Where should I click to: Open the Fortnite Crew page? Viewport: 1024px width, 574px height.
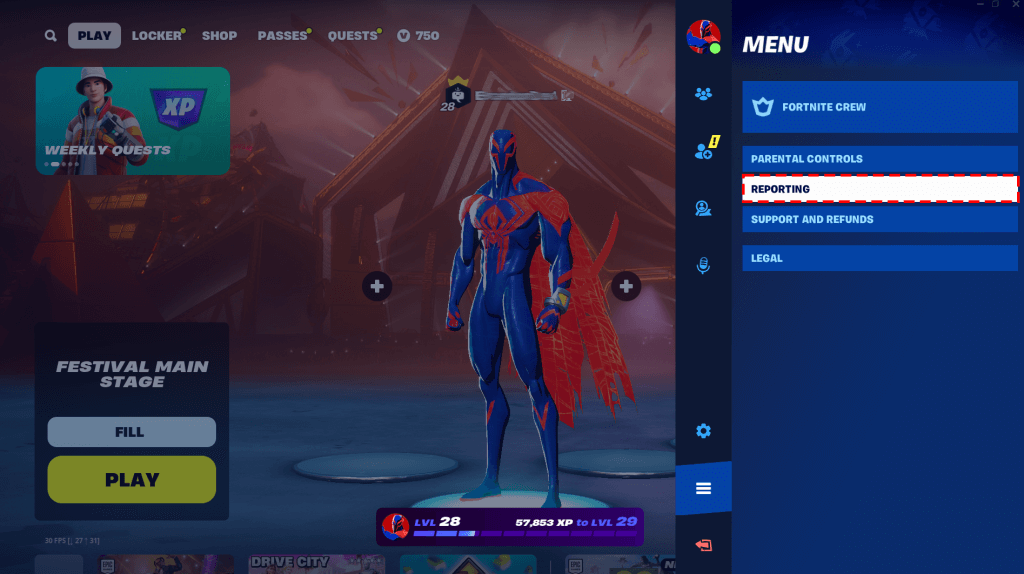coord(879,107)
